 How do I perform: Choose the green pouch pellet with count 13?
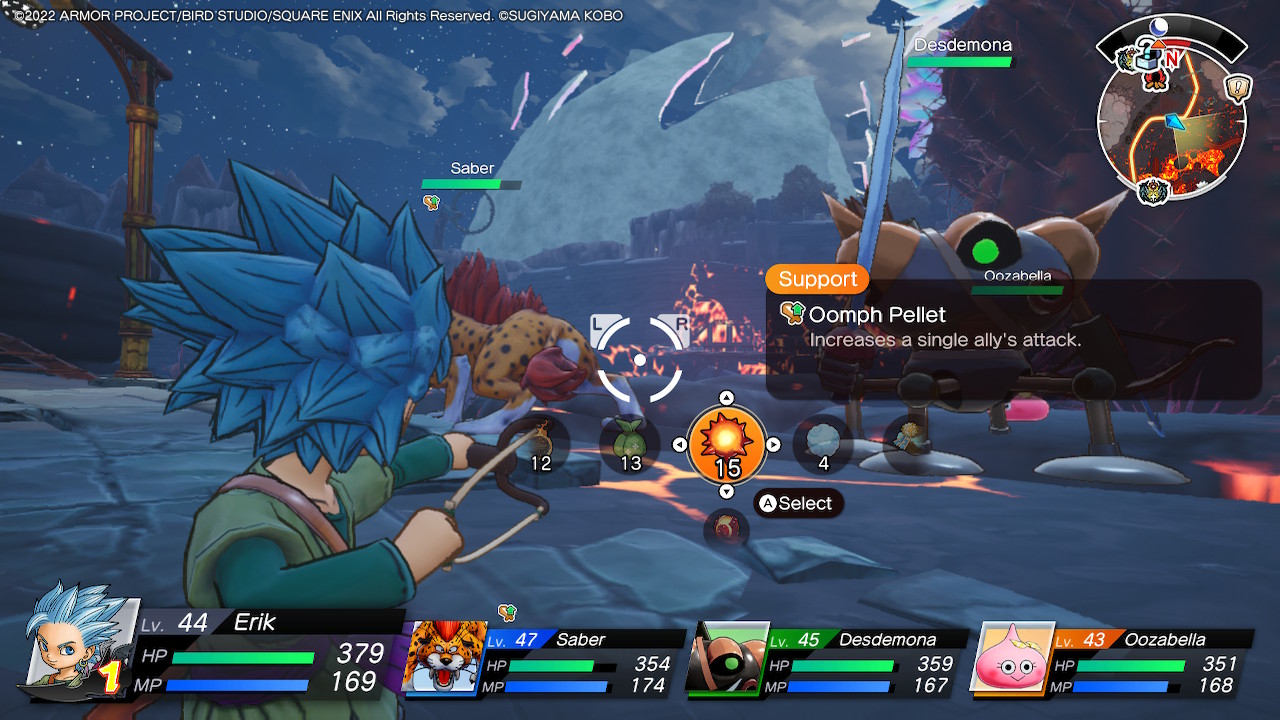pyautogui.click(x=630, y=443)
